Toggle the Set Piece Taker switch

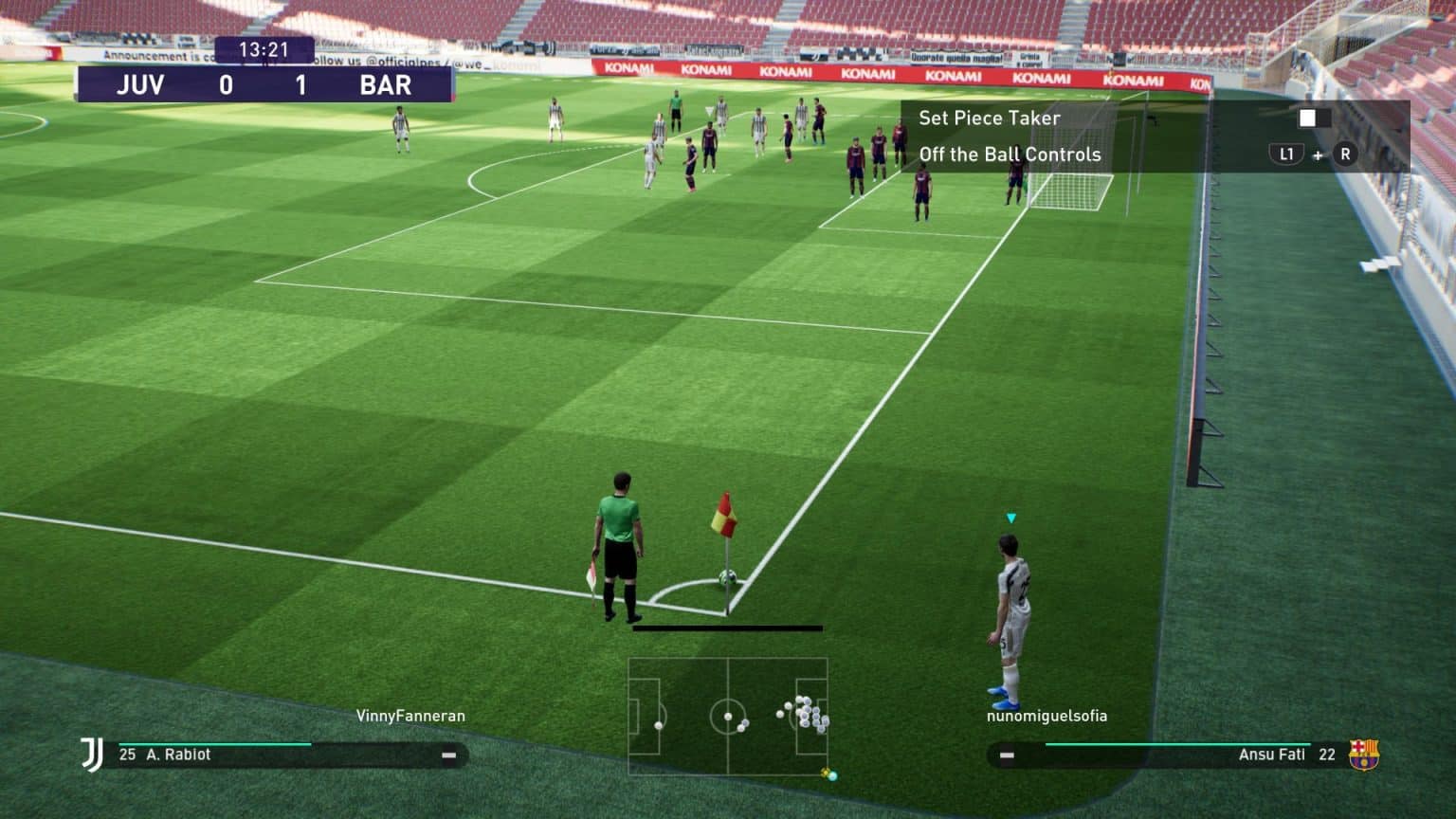[x=1310, y=118]
